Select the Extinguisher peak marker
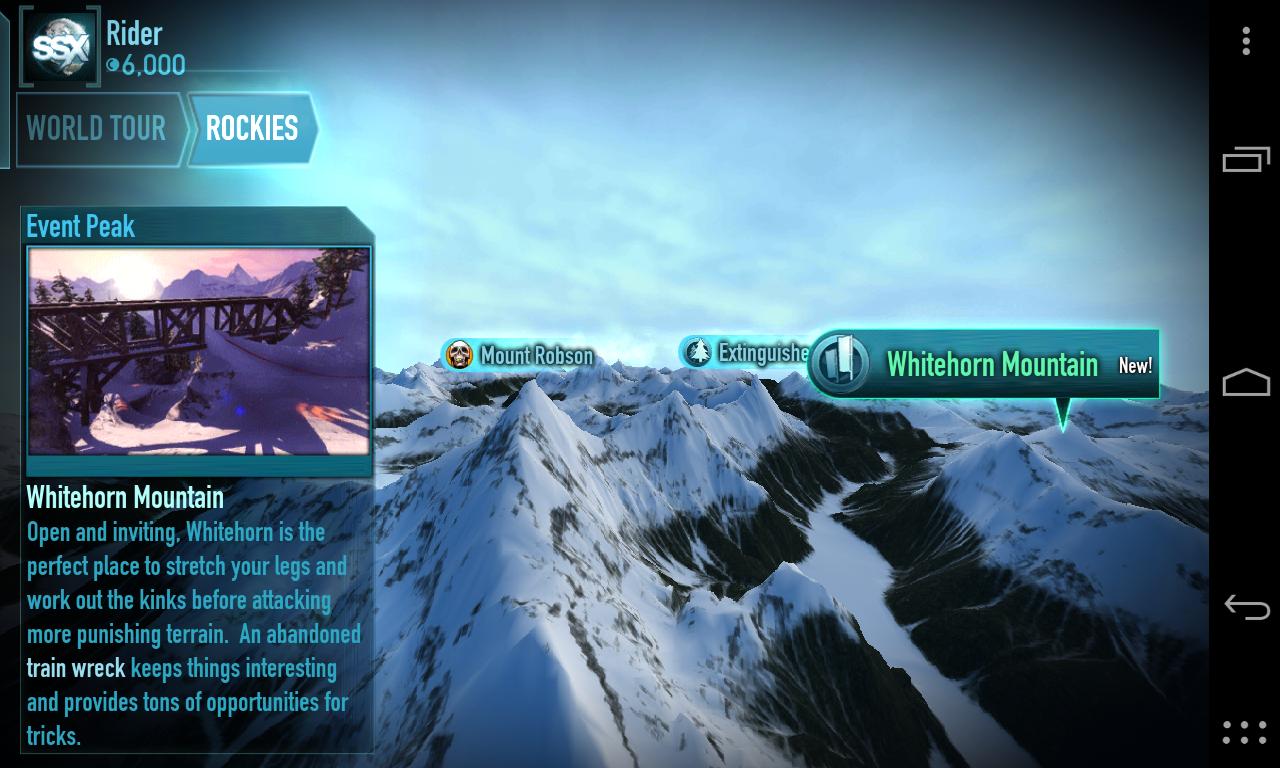 click(x=747, y=353)
